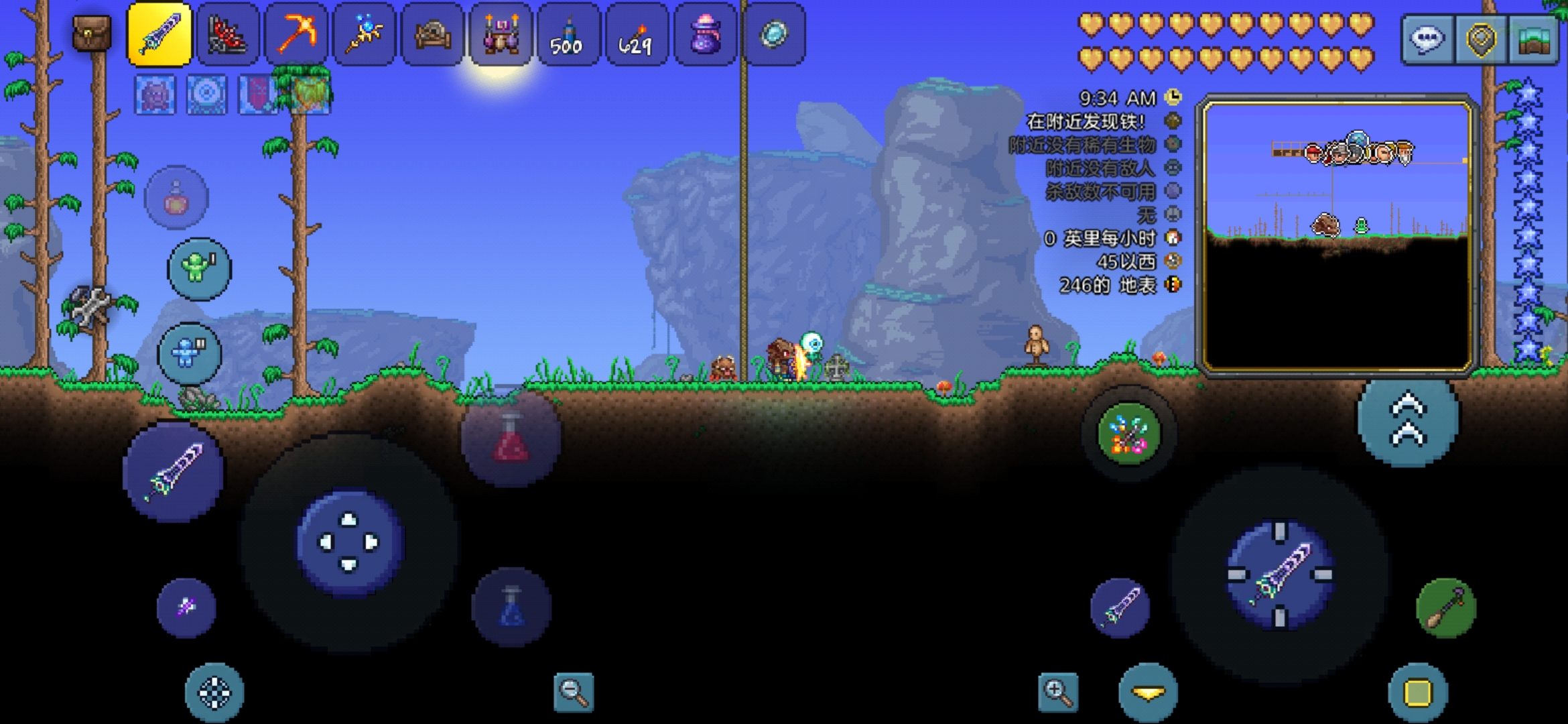Viewport: 1568px width, 724px height.
Task: Zoom in with the plus magnifier
Action: 1058,692
